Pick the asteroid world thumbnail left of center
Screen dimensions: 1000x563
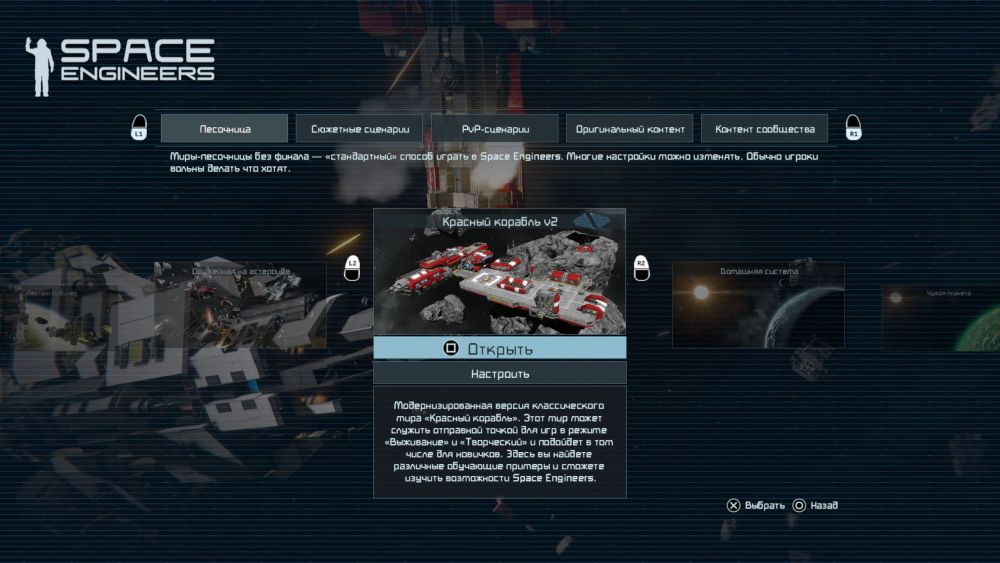point(240,305)
